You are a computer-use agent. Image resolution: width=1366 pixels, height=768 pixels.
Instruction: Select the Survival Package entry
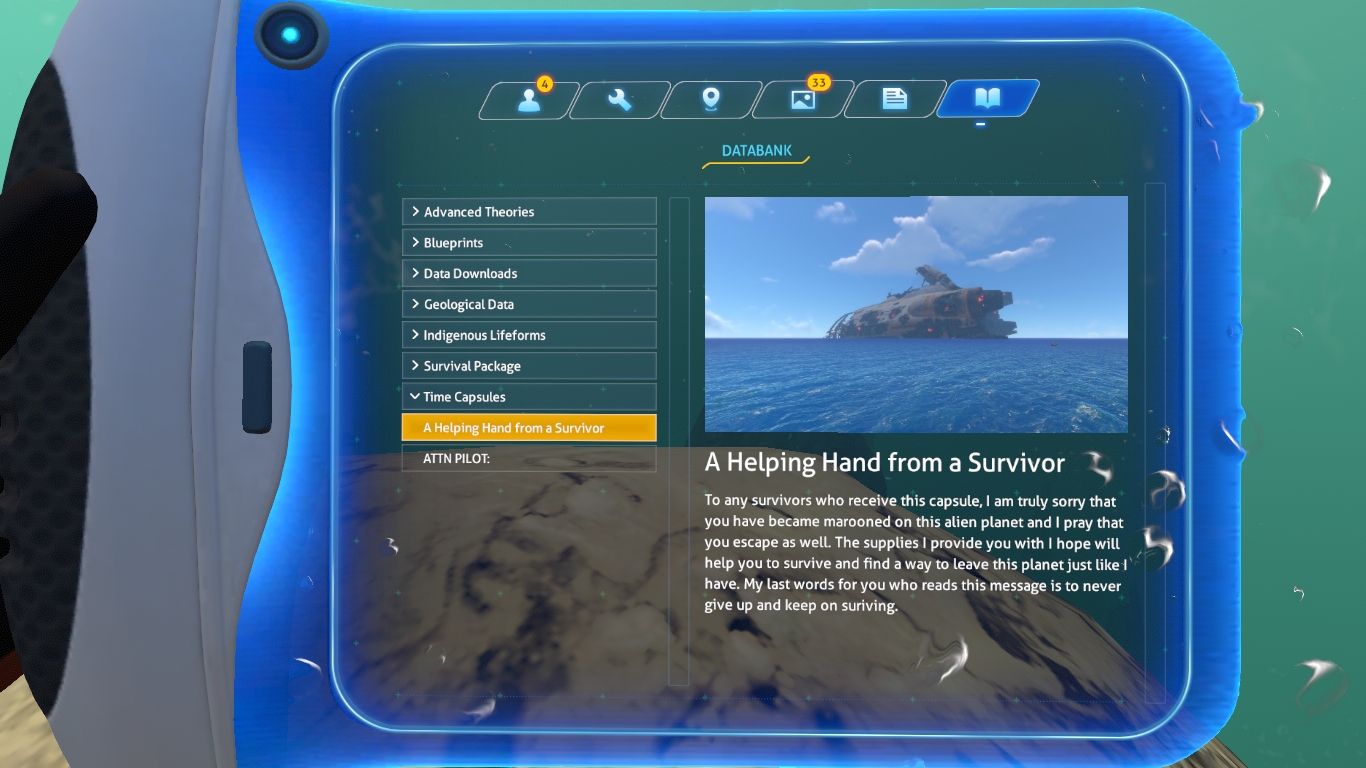coord(529,365)
